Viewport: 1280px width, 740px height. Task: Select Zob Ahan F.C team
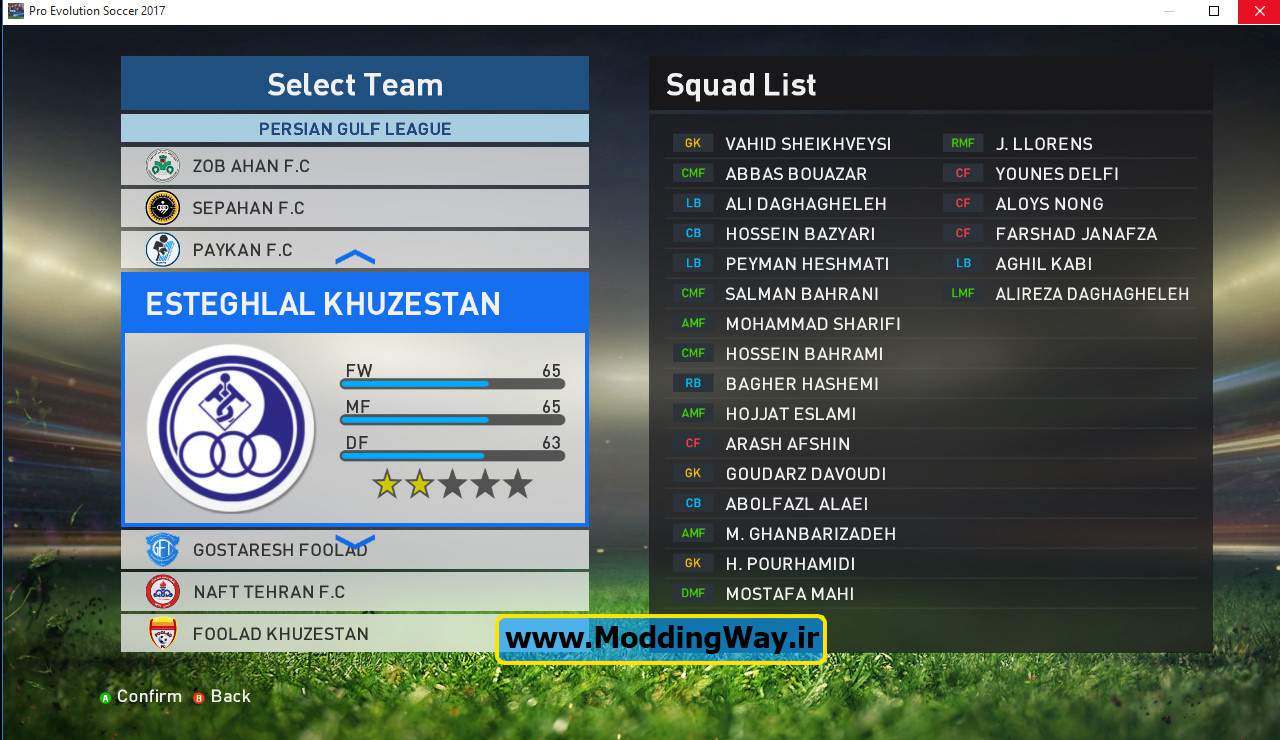(354, 166)
